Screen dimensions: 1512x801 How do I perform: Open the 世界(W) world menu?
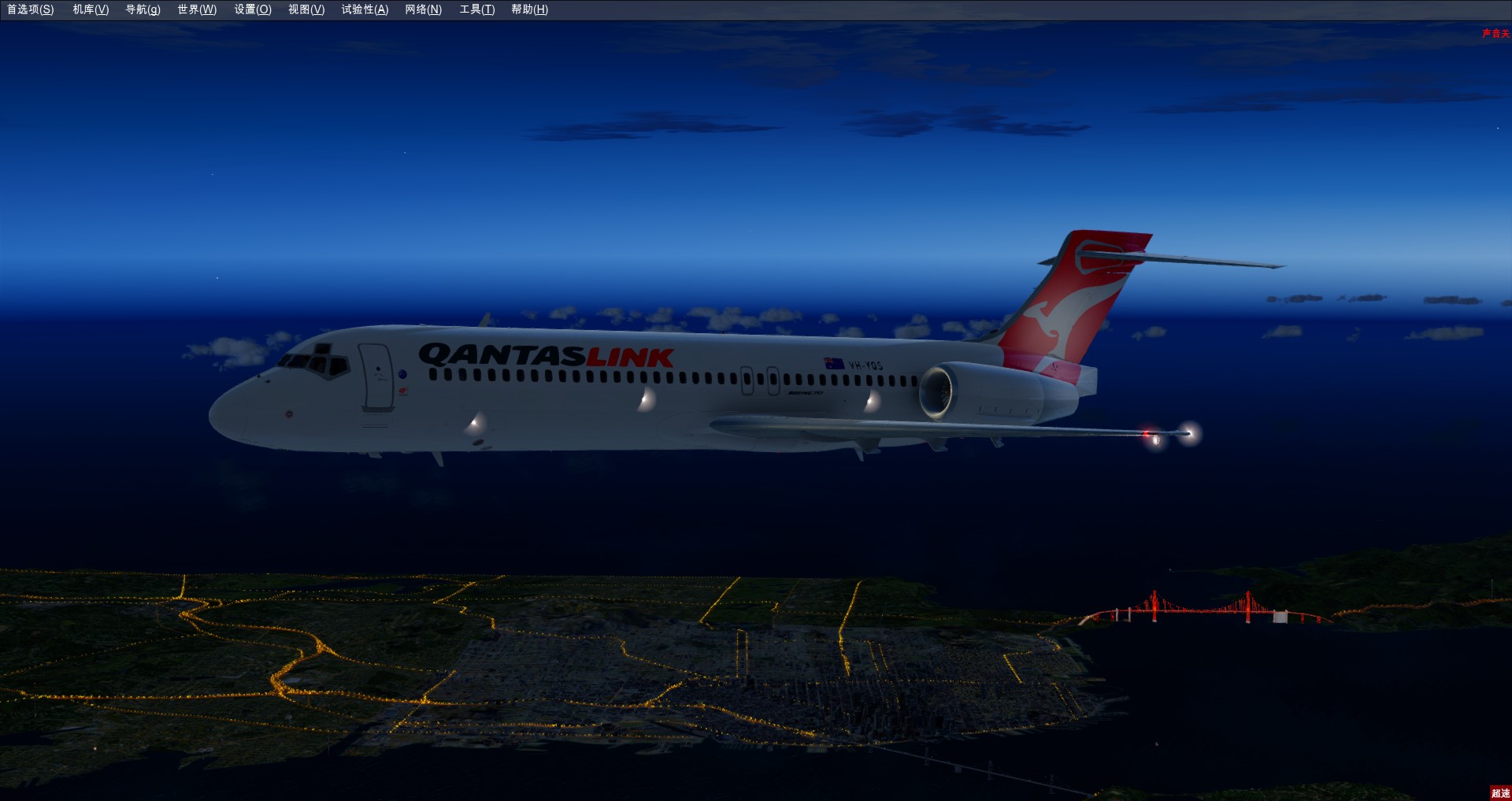[197, 9]
